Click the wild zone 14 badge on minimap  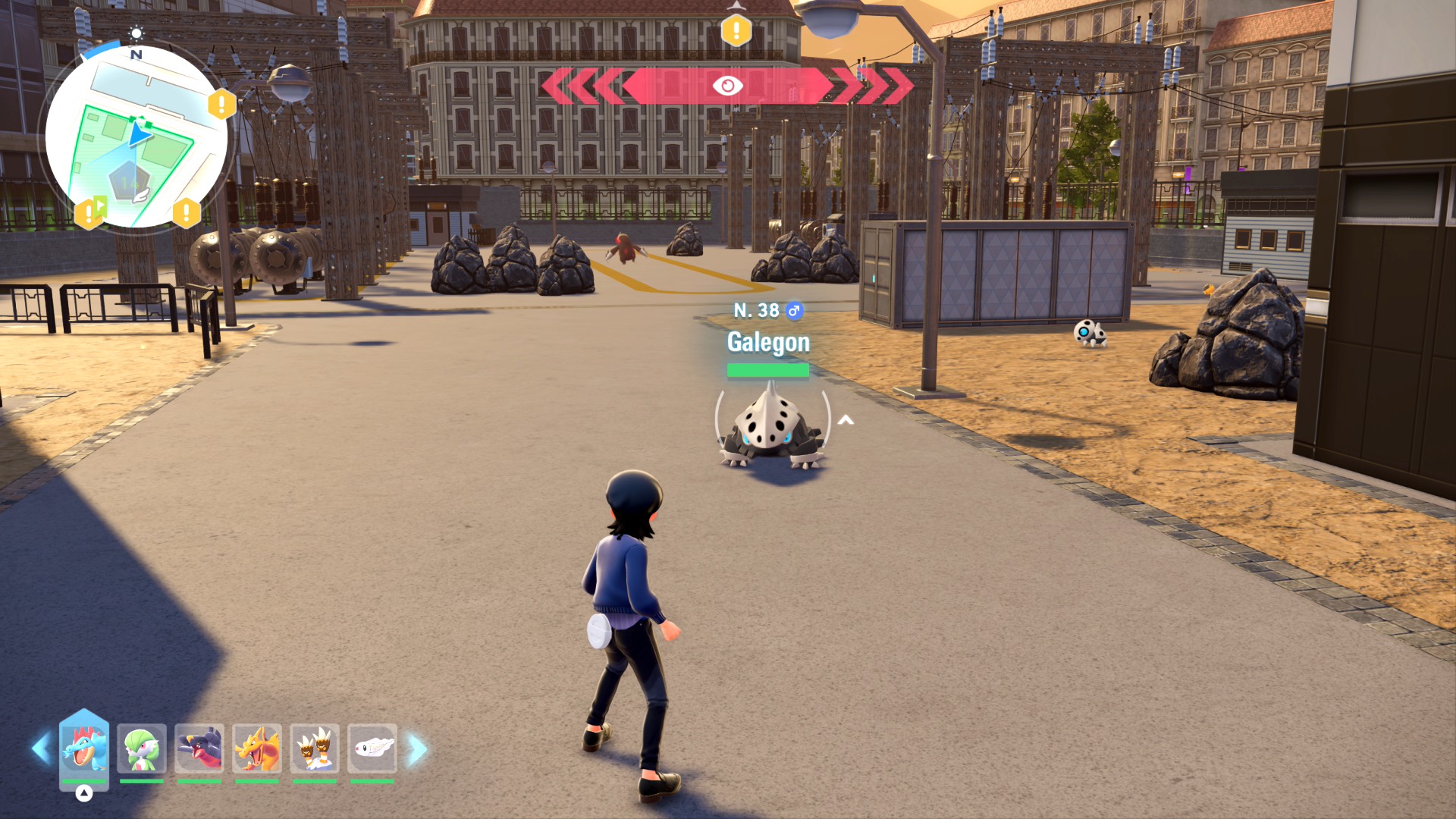pyautogui.click(x=128, y=182)
